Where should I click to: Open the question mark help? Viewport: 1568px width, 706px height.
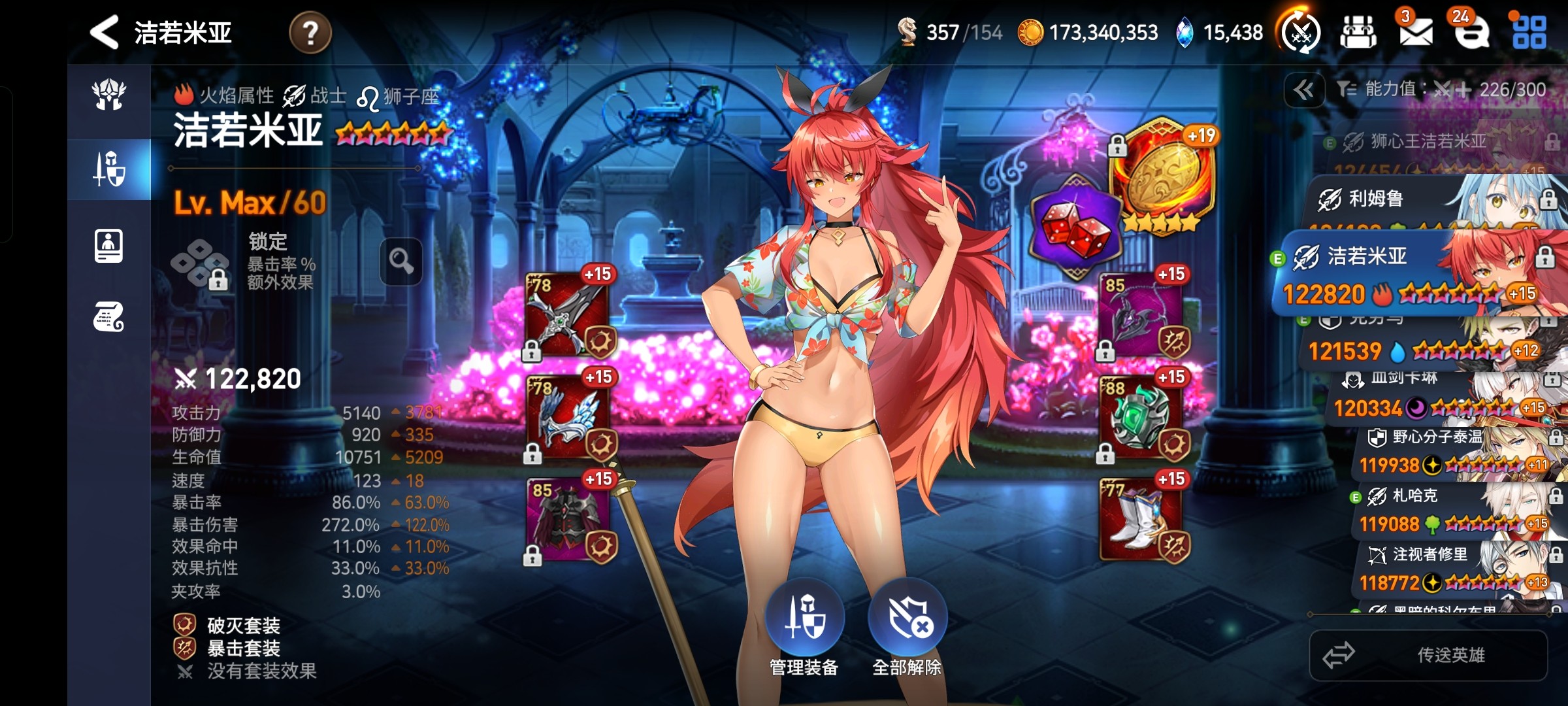[x=310, y=33]
